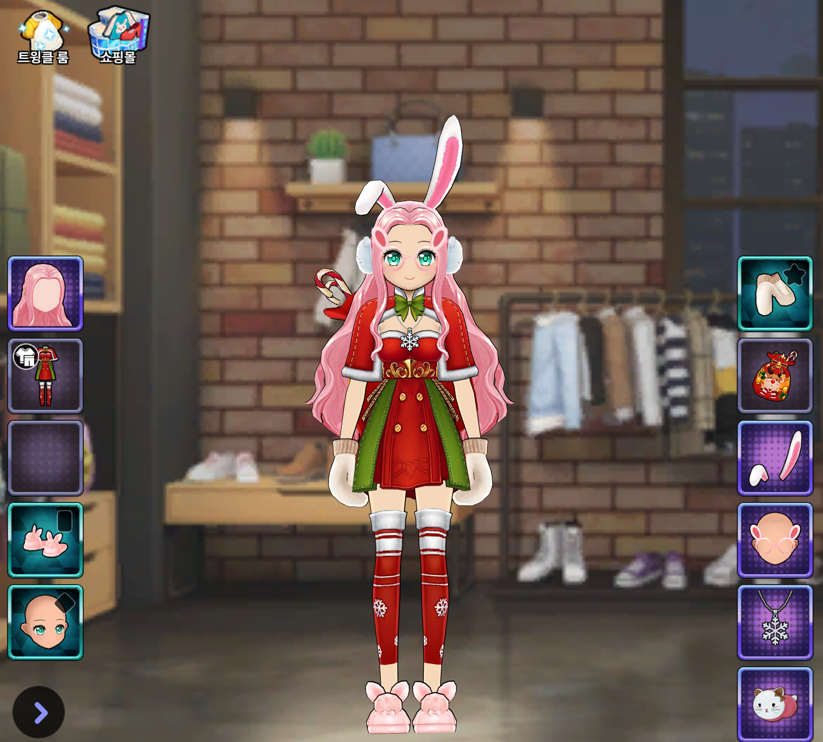Open the 쇼핑몰 shop
Image resolution: width=823 pixels, height=742 pixels.
click(118, 36)
